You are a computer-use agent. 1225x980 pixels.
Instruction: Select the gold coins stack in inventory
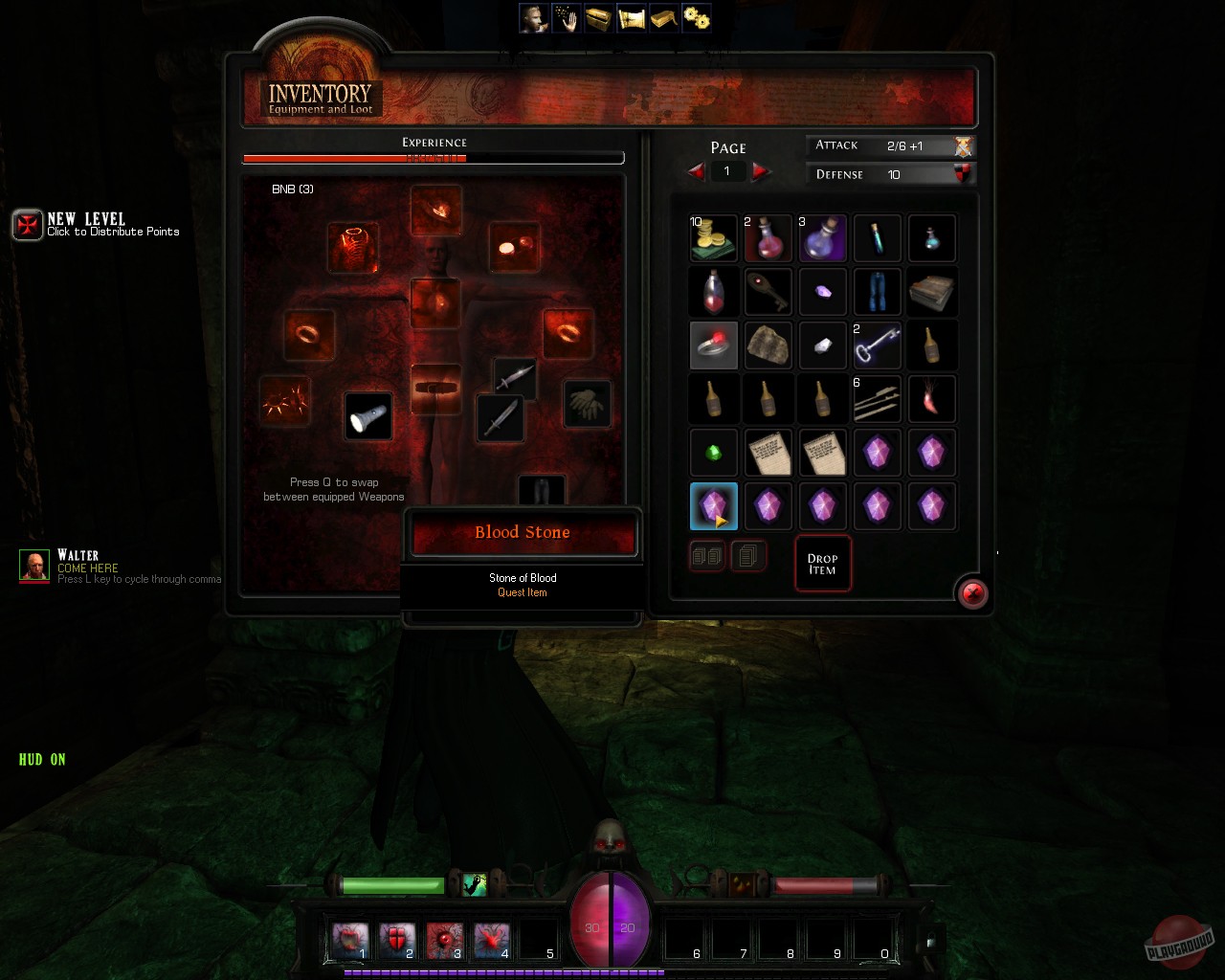click(x=713, y=238)
